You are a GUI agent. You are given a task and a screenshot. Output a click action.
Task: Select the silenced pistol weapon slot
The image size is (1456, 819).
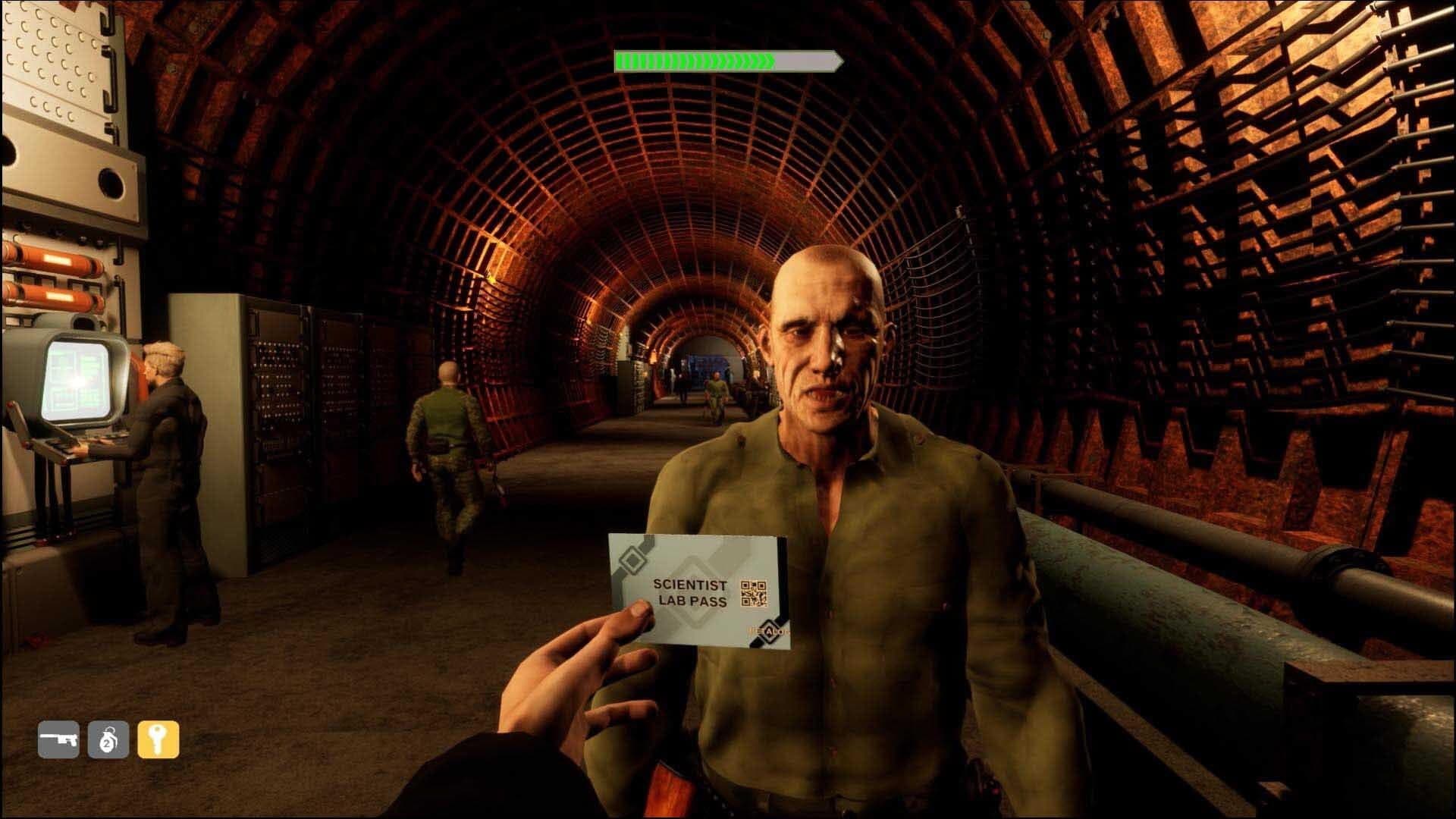tap(58, 739)
